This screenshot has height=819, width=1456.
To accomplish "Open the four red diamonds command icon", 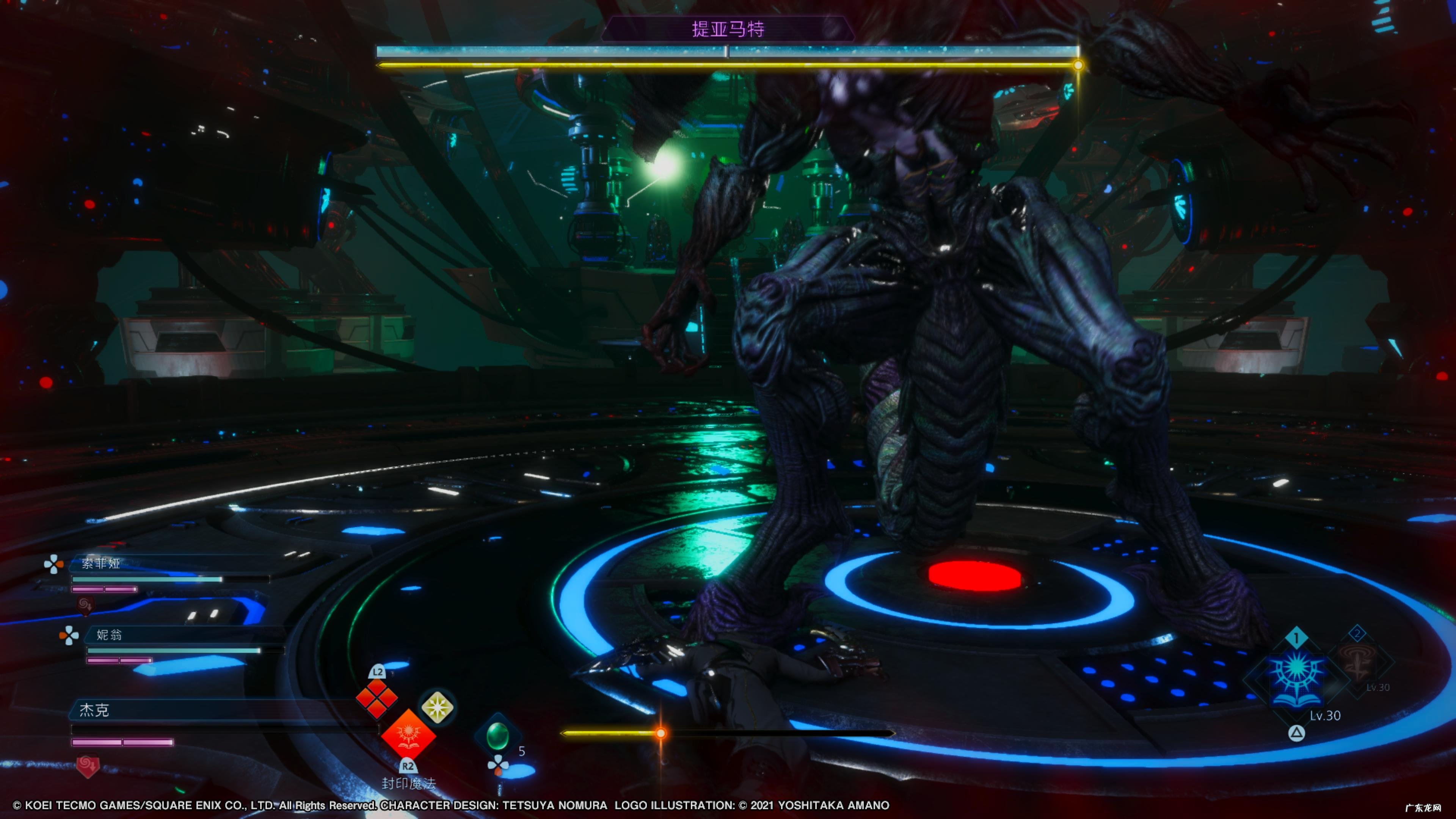I will (x=377, y=698).
